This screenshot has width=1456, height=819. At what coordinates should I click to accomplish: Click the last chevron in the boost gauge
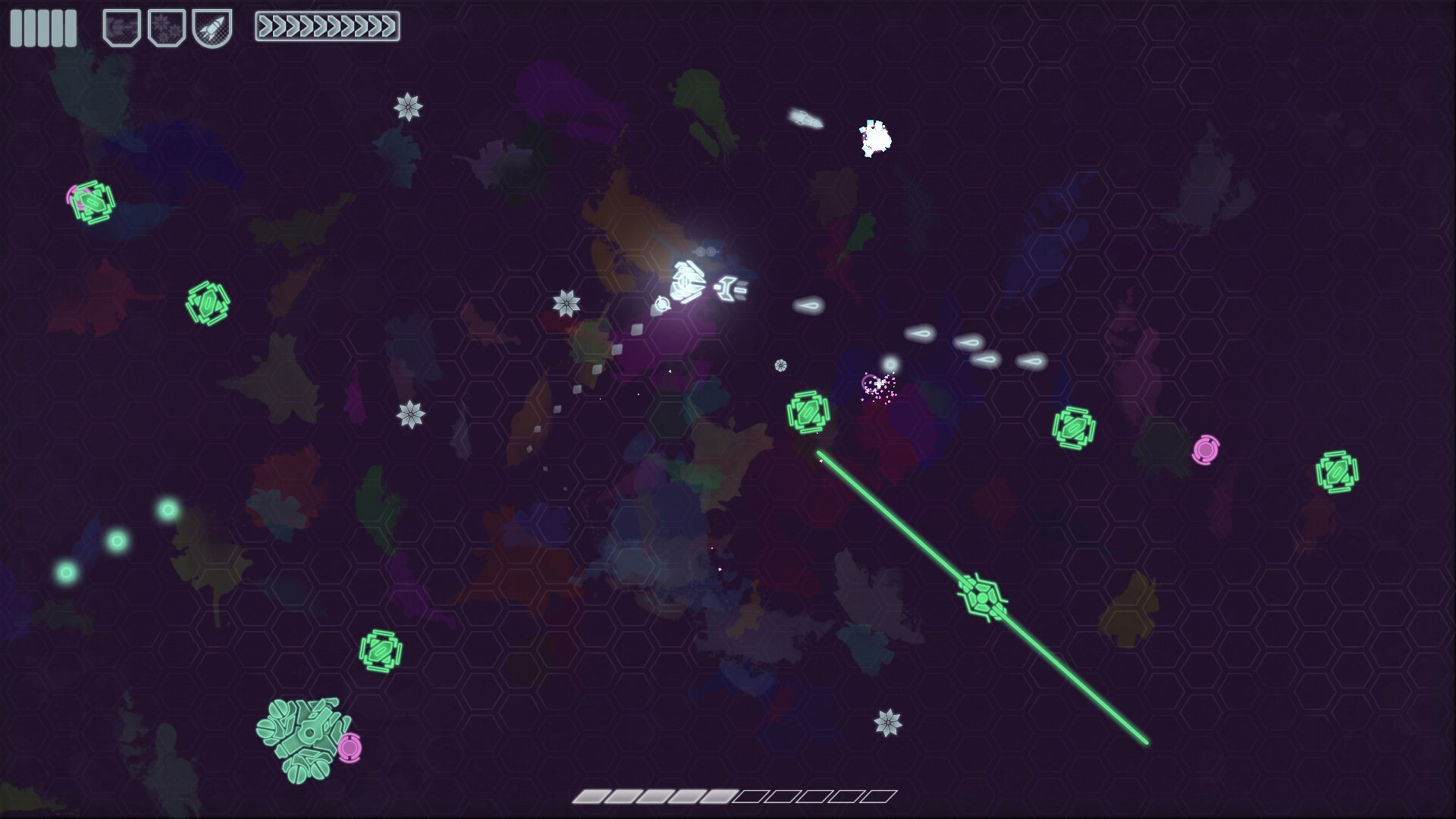tap(390, 27)
